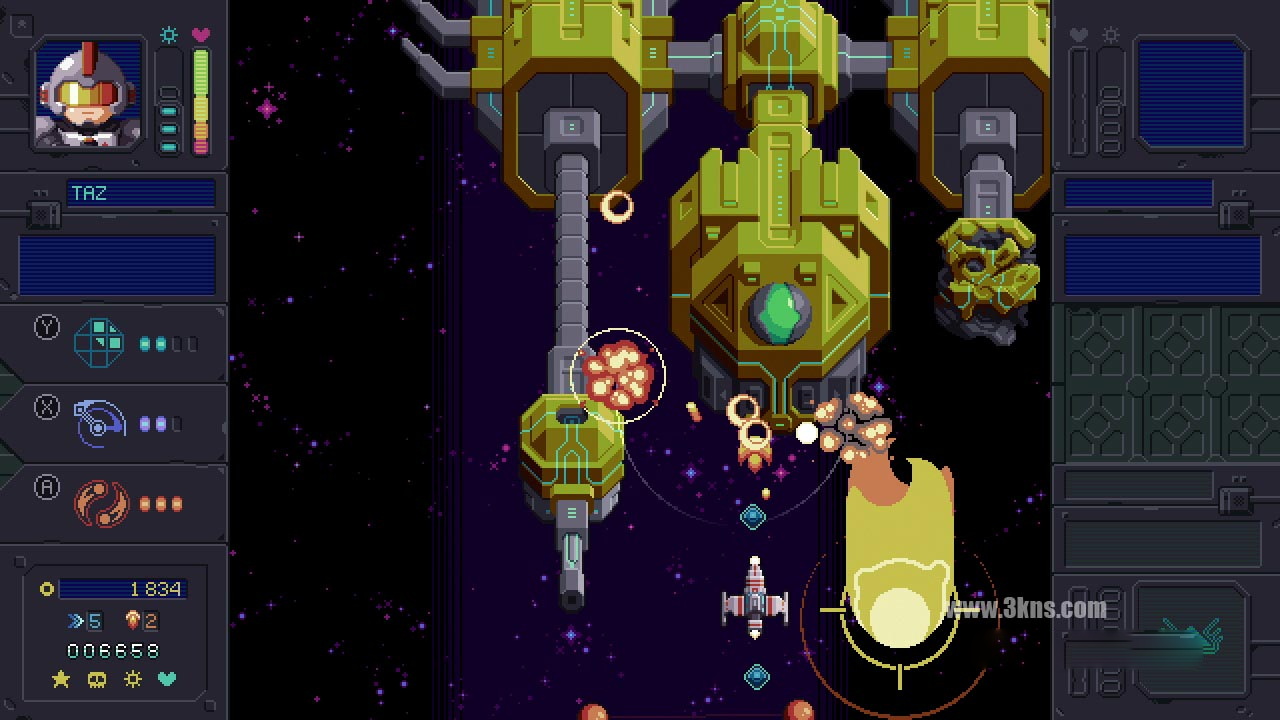The height and width of the screenshot is (720, 1280).
Task: Click the yellow skull badge
Action: [x=96, y=680]
